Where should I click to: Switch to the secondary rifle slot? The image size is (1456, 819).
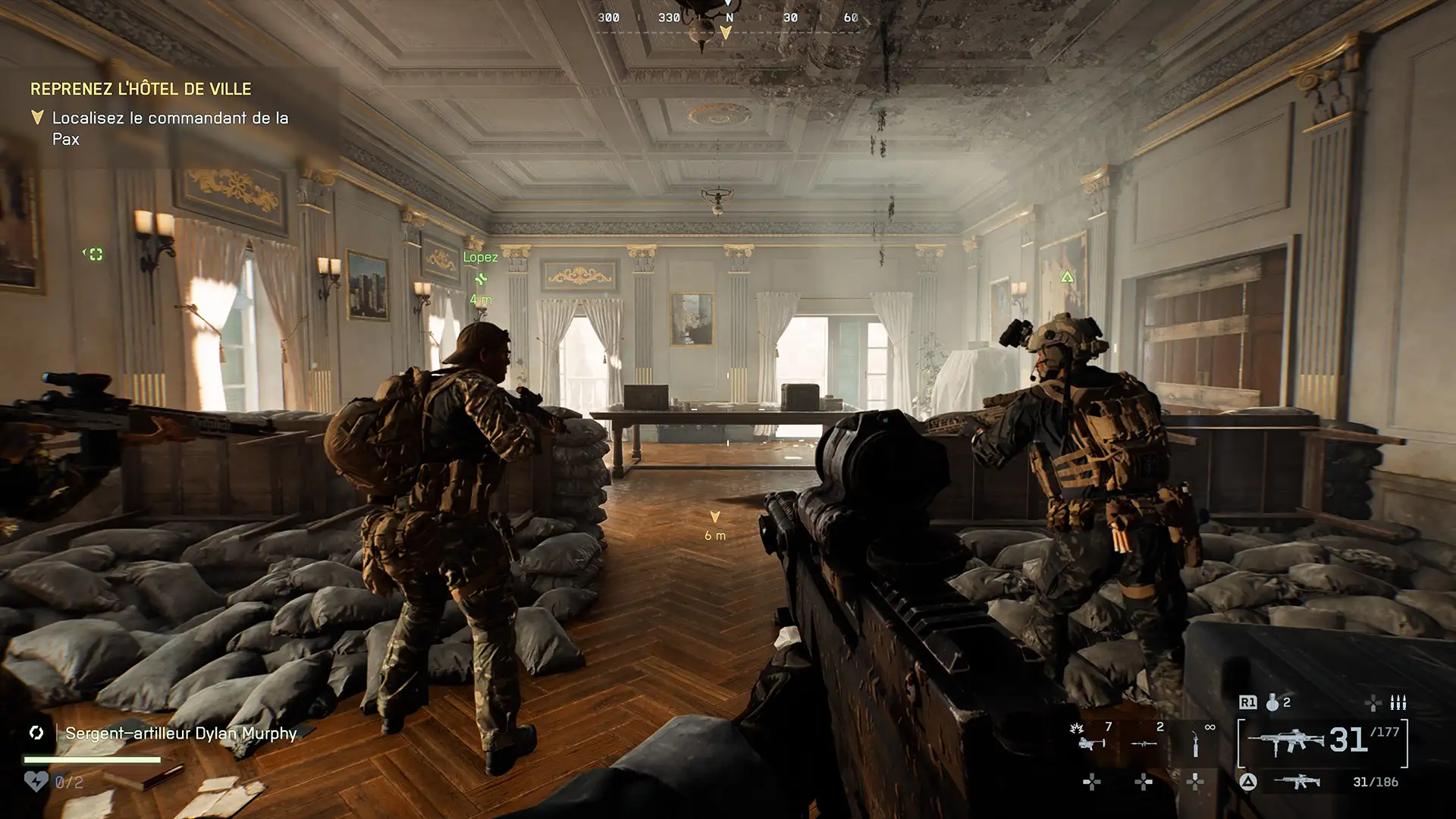point(1297,782)
